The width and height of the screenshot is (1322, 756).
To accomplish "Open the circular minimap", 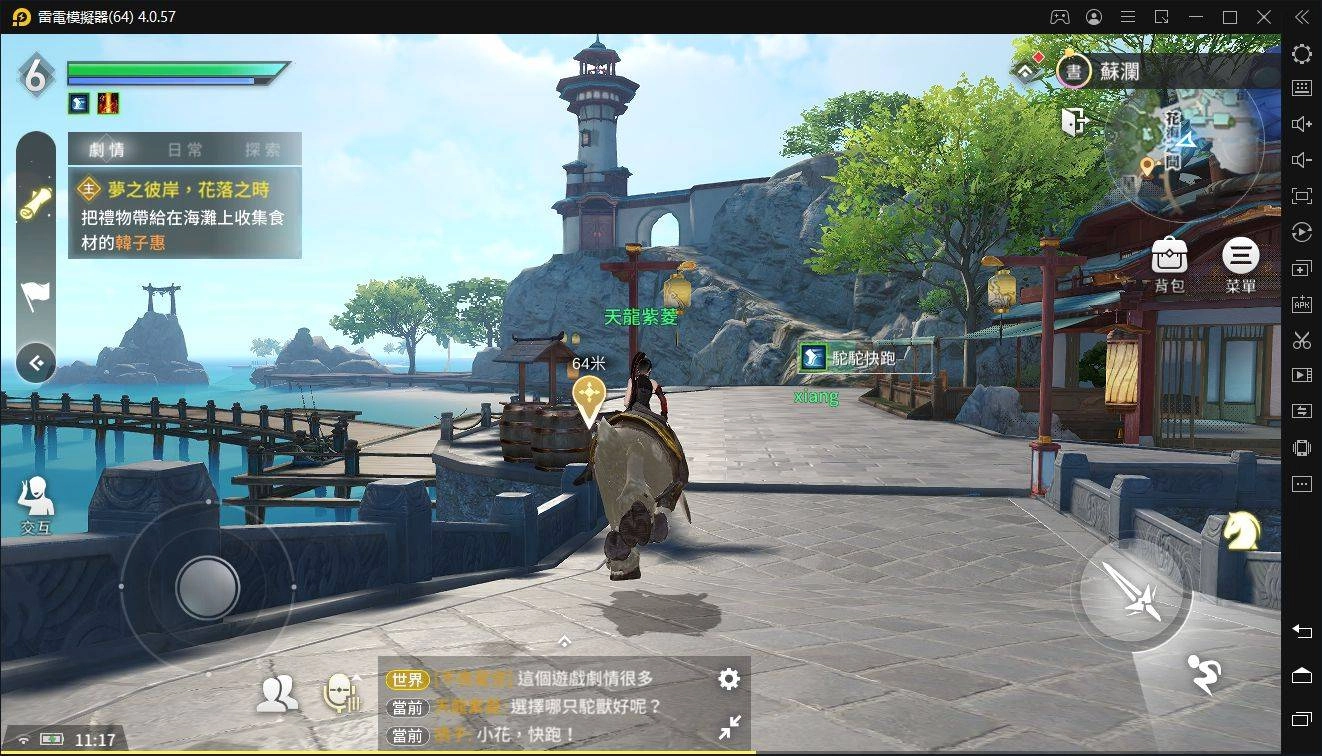I will coord(1185,138).
